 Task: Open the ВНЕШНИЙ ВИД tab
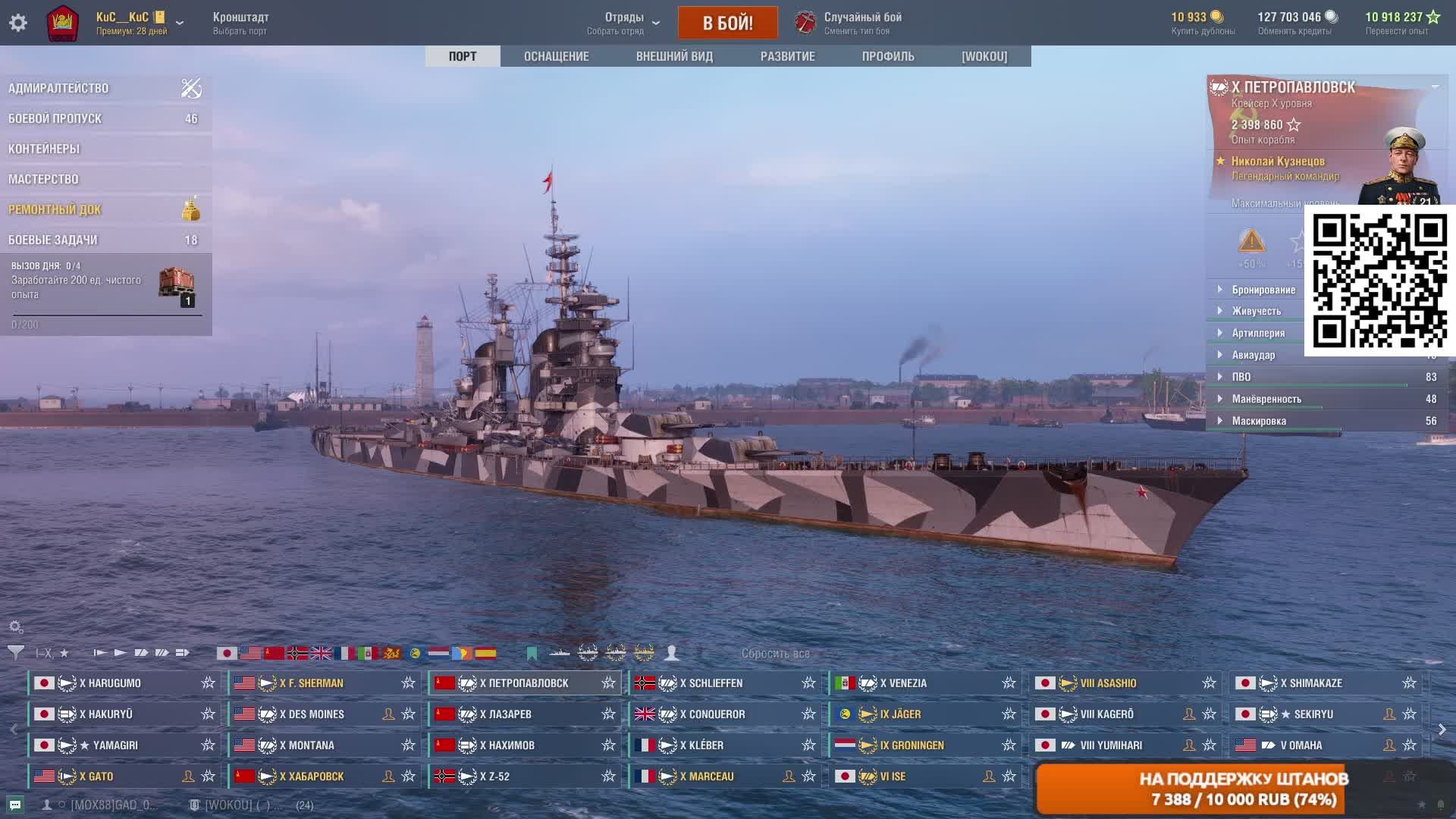674,56
